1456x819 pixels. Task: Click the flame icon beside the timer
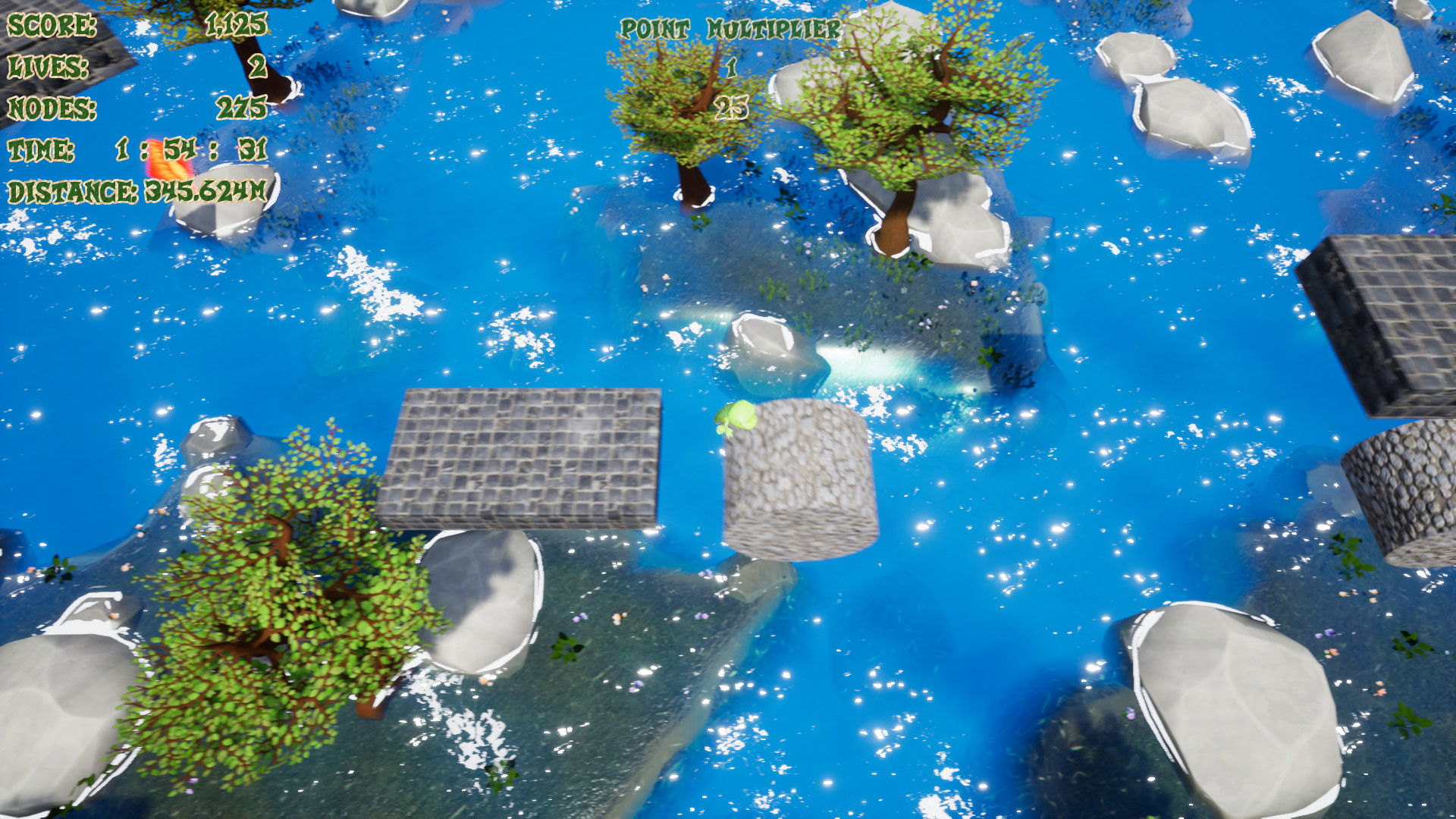click(168, 161)
